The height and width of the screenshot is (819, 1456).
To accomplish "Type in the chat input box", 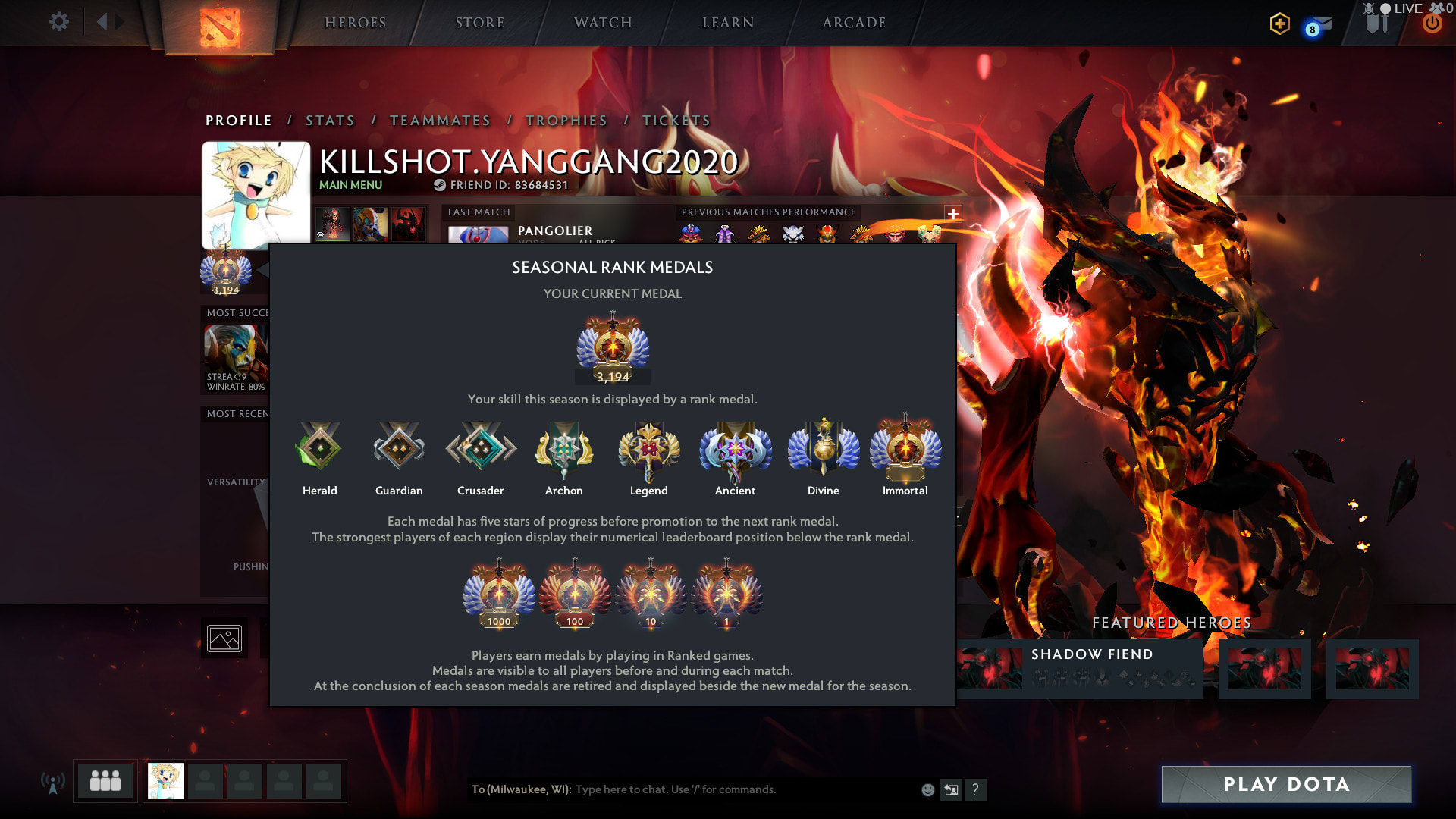I will [743, 789].
